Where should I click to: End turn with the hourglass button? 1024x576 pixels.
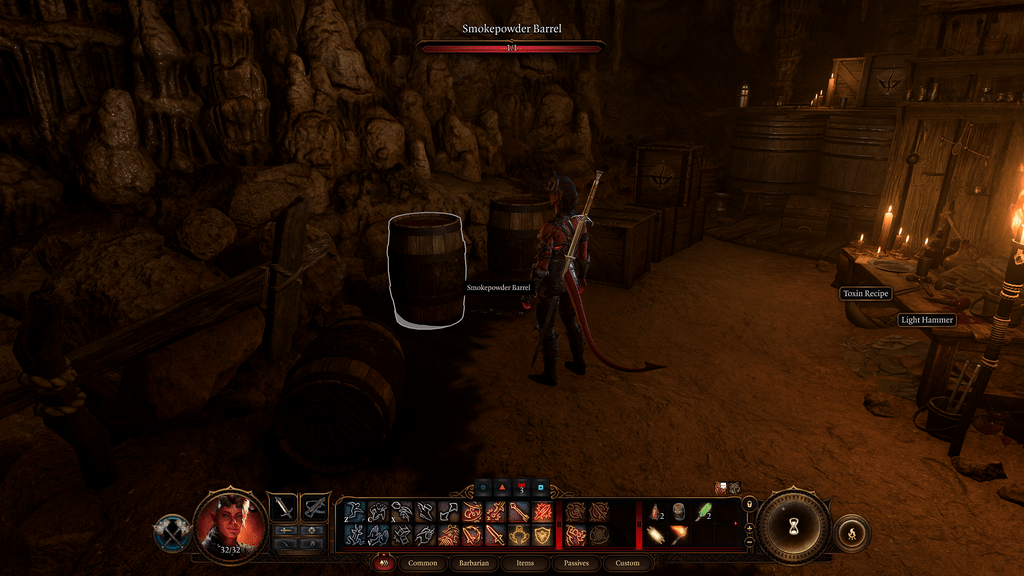click(x=793, y=525)
